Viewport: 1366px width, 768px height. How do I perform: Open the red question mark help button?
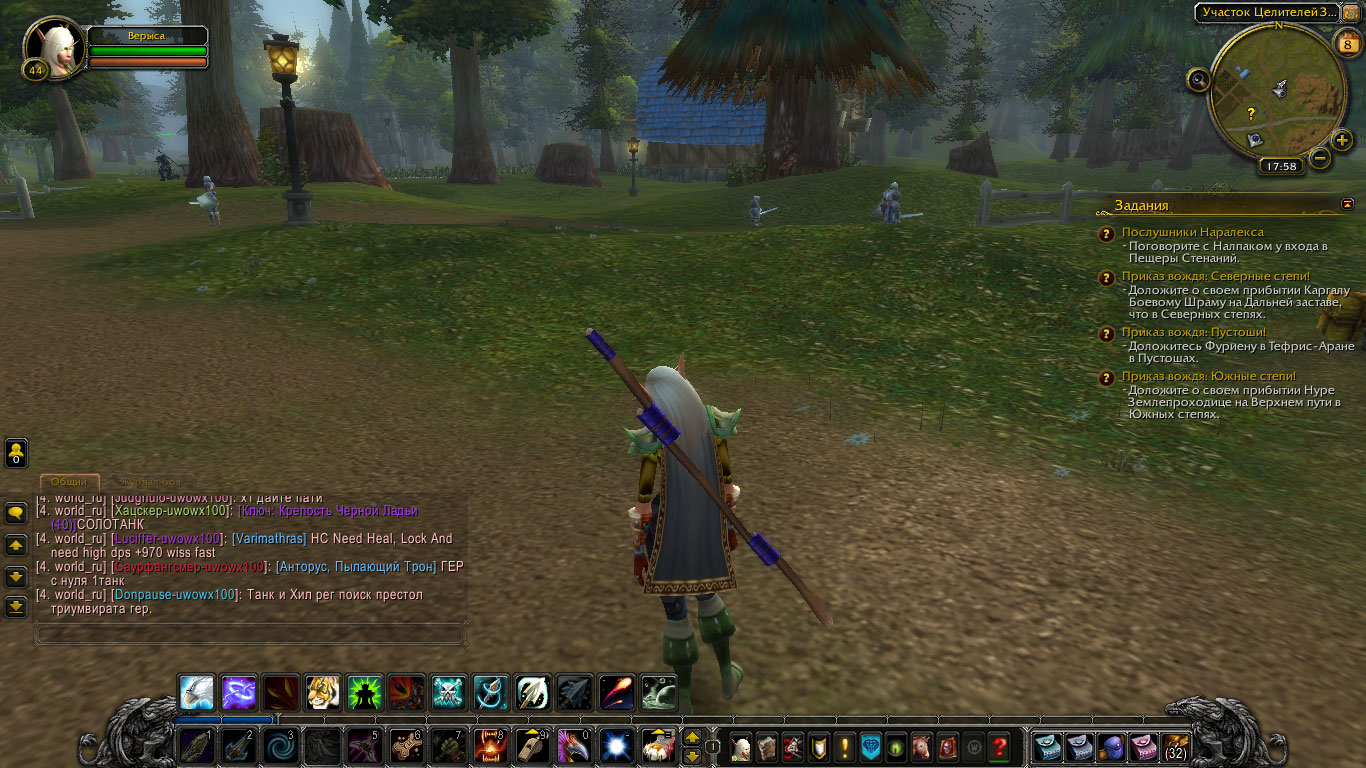[x=998, y=747]
